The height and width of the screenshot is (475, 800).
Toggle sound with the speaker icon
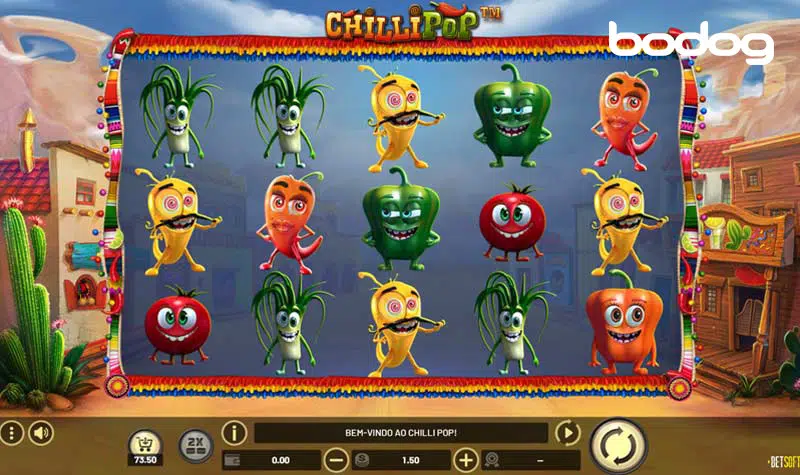tap(40, 433)
